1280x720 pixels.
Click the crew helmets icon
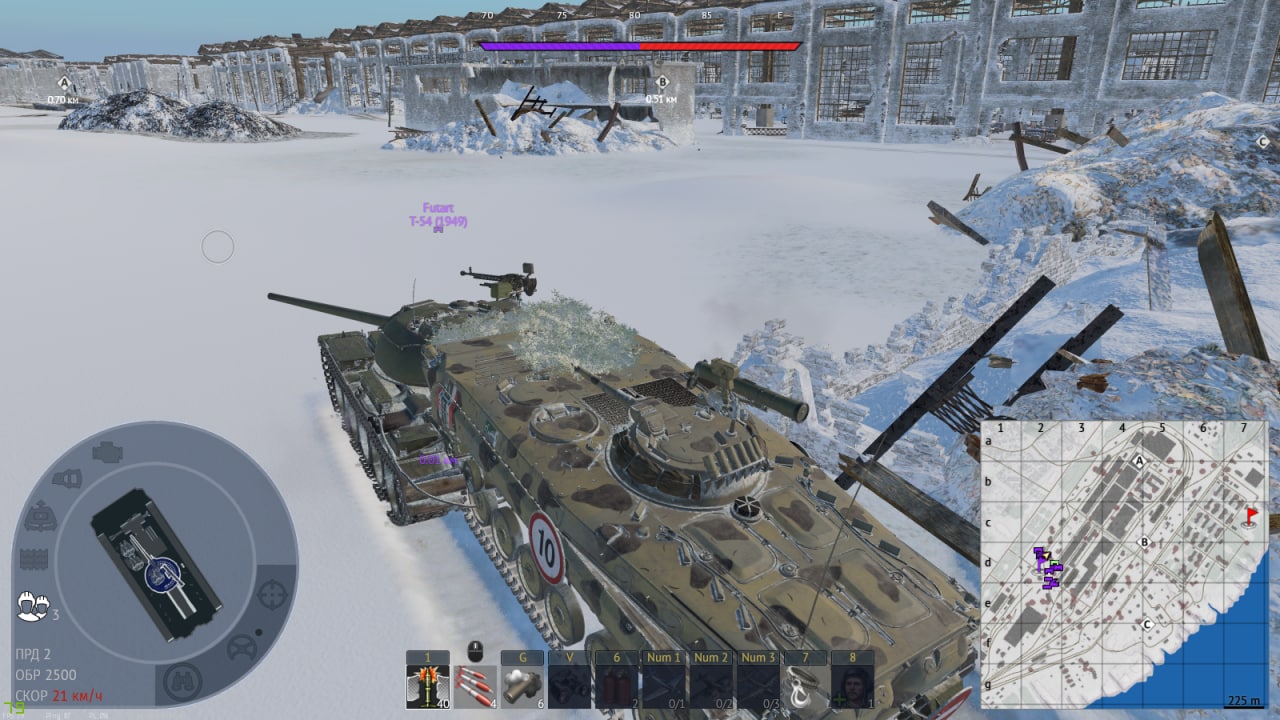tap(33, 605)
